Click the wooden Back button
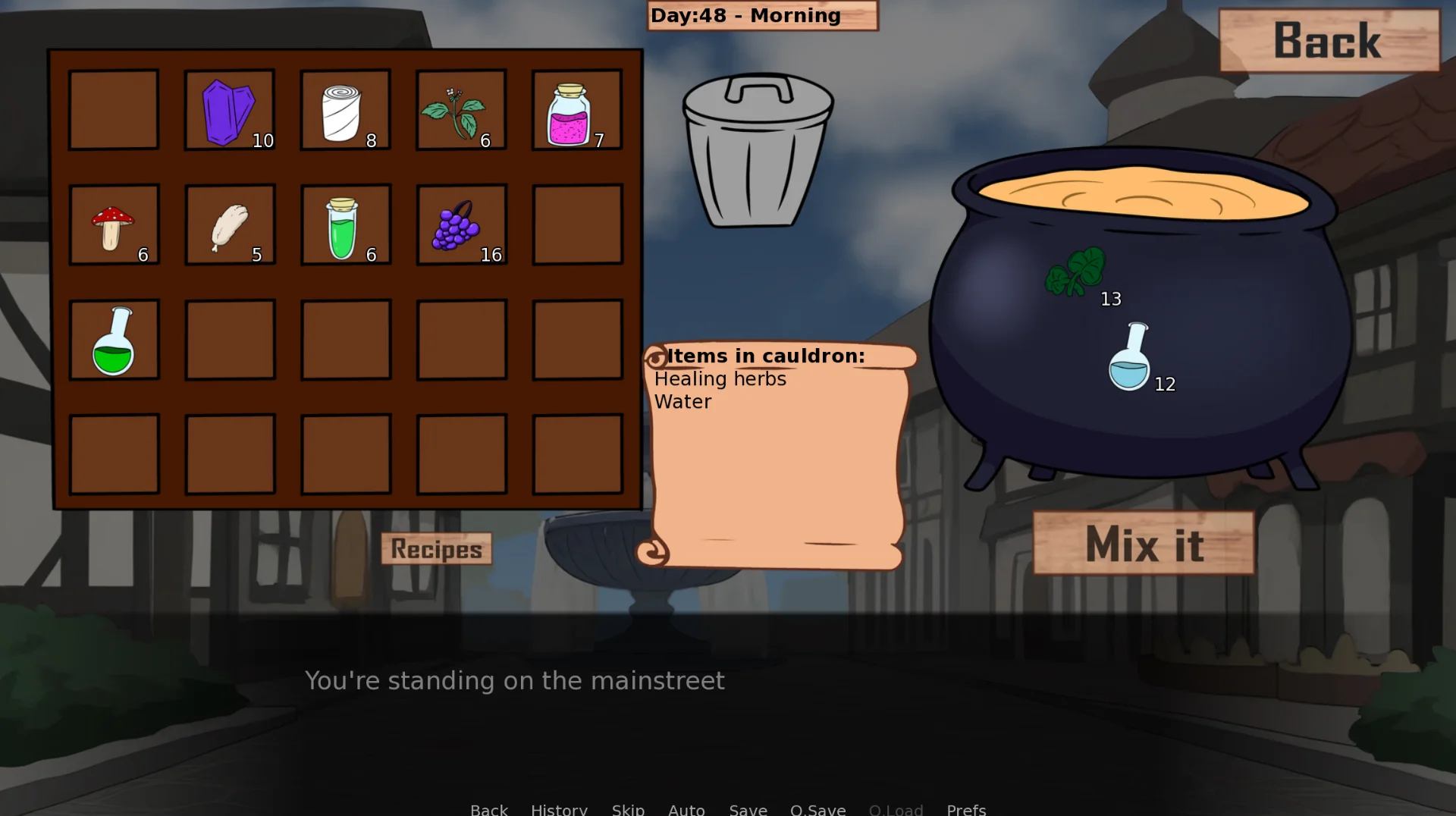Screen dimensions: 1456x816 pos(1329,41)
